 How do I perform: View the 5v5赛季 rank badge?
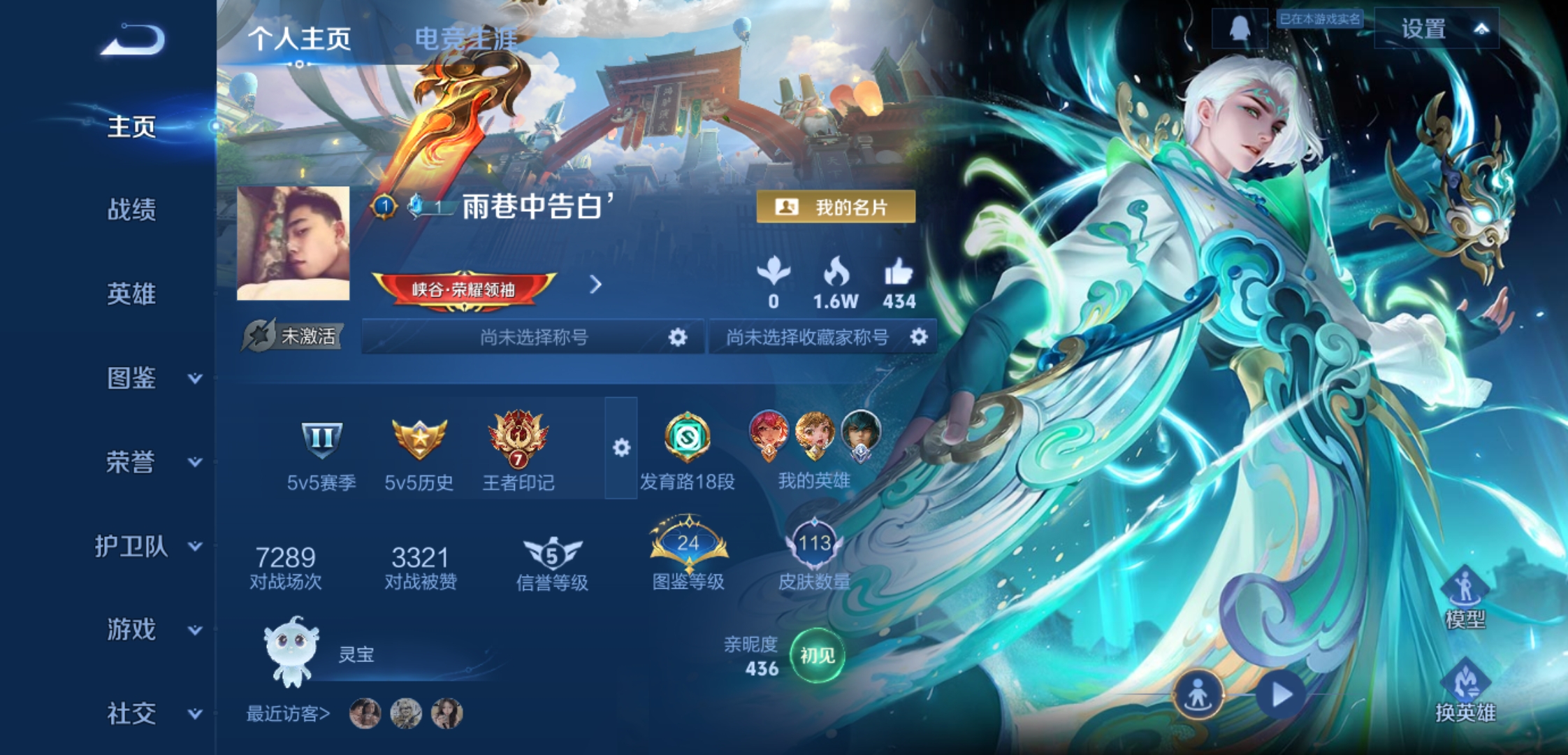321,452
